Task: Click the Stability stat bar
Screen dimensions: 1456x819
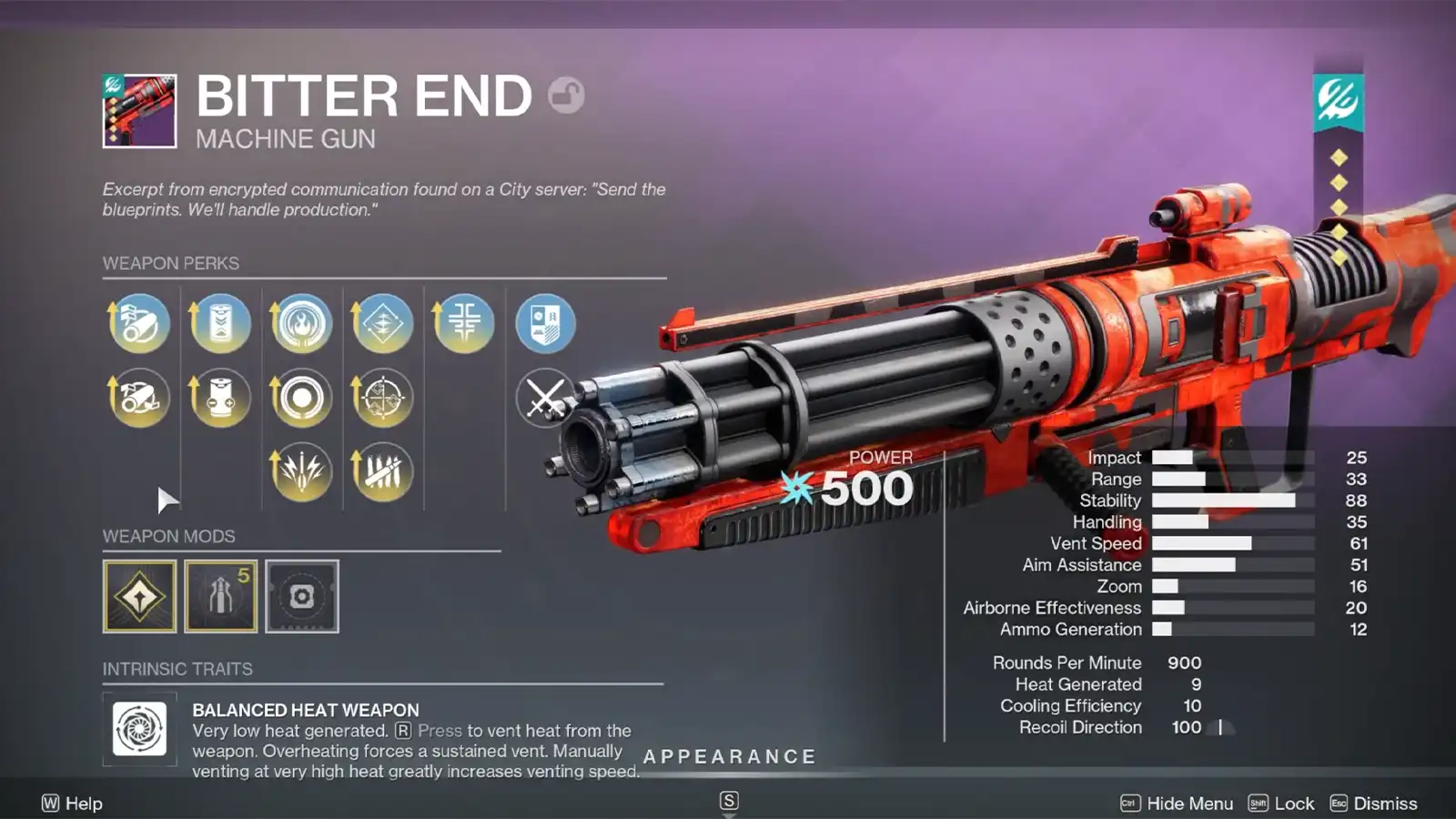Action: click(x=1224, y=500)
